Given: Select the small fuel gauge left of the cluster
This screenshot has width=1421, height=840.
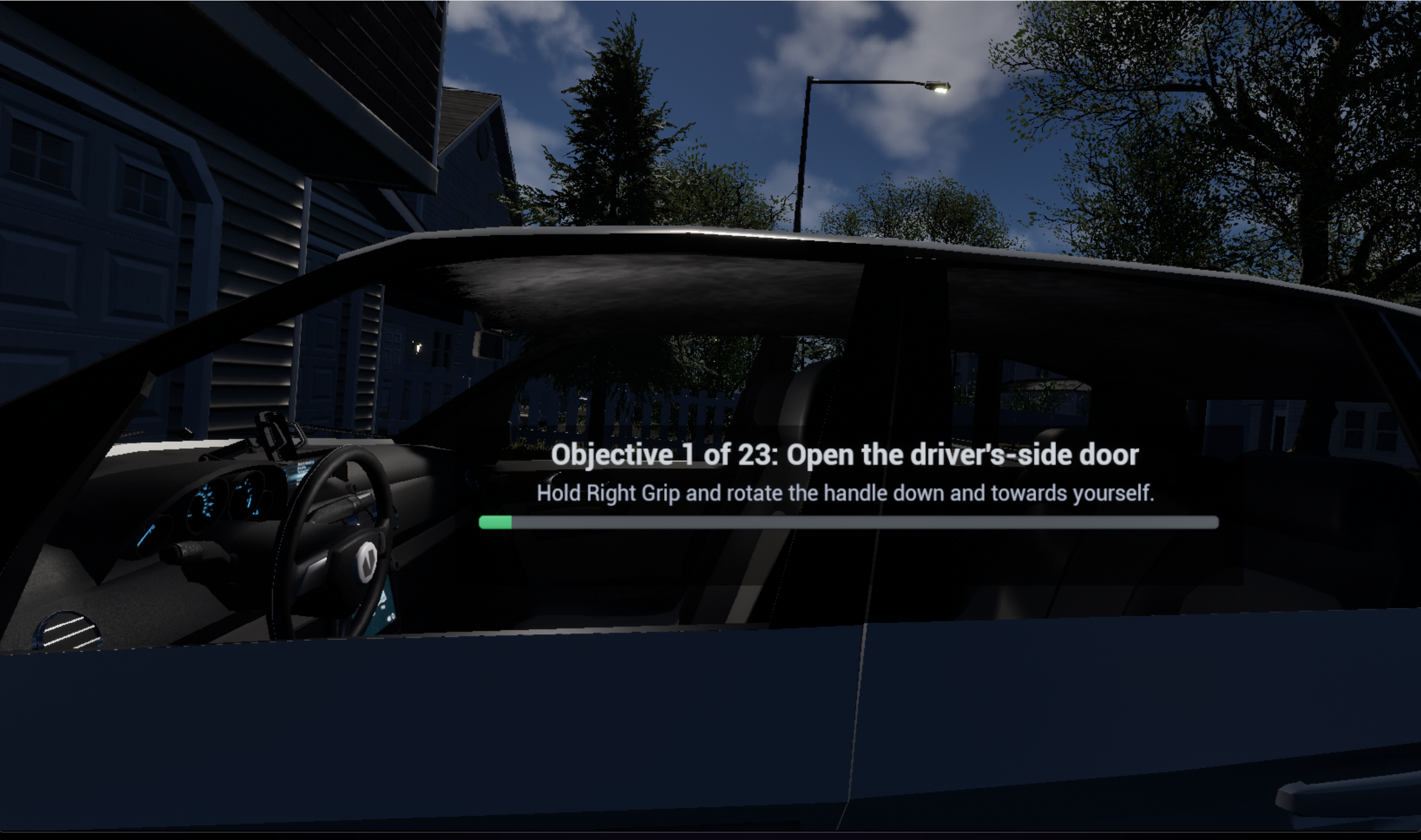Looking at the screenshot, I should 152,529.
